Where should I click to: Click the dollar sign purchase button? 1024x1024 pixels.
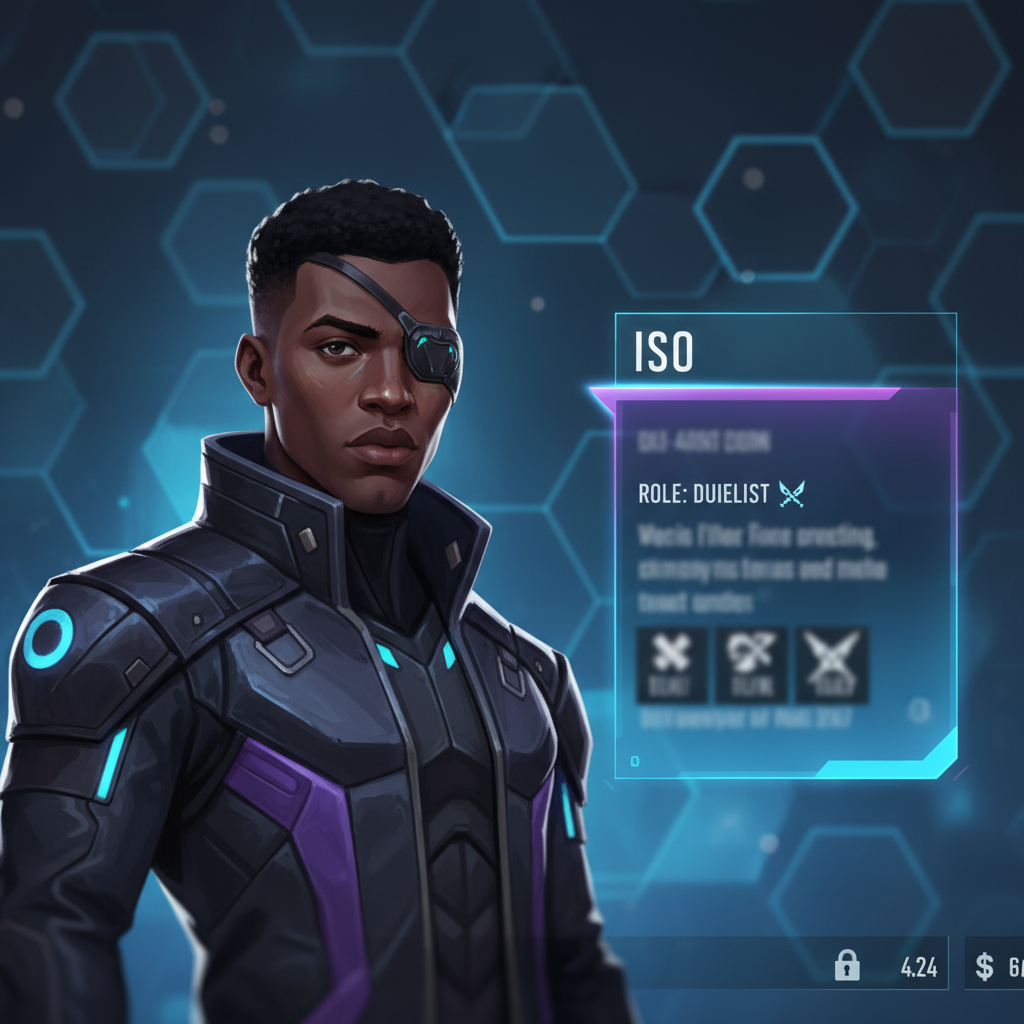pyautogui.click(x=985, y=966)
